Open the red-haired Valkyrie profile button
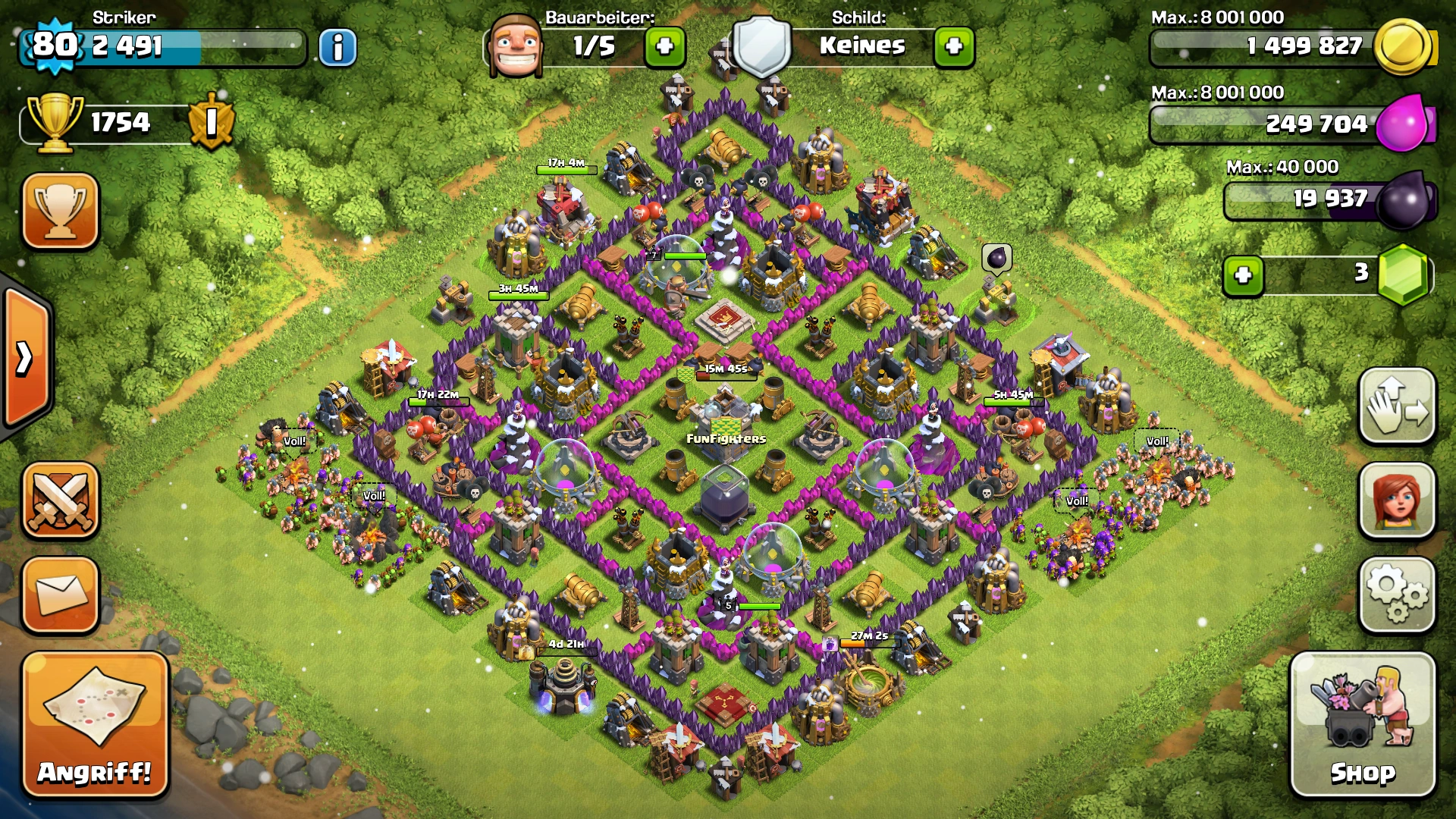 (1397, 500)
